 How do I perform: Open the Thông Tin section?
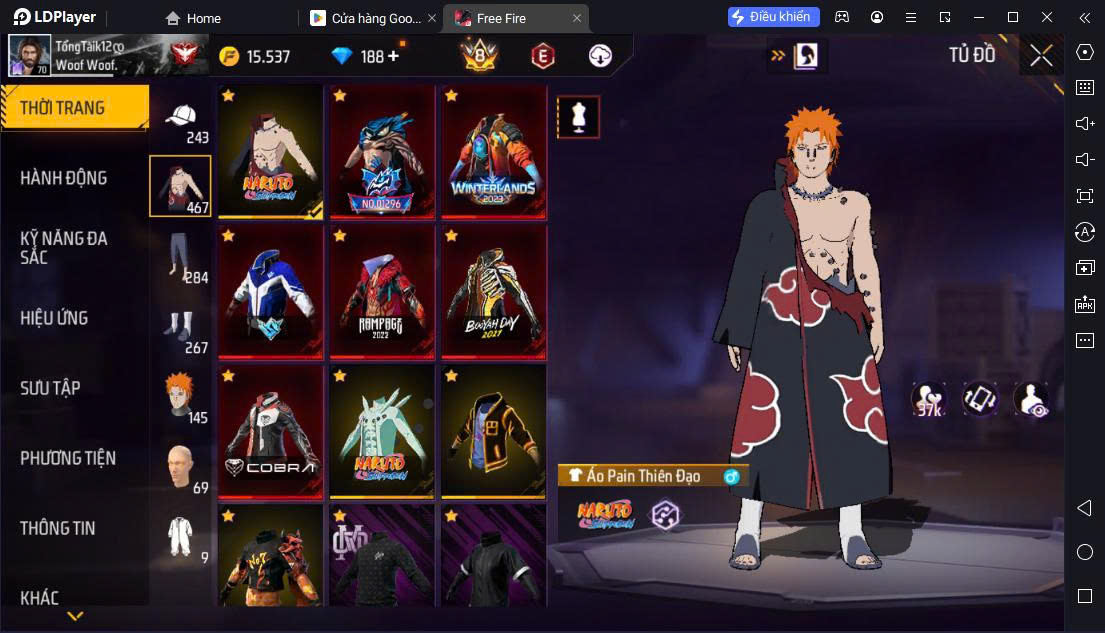pyautogui.click(x=58, y=528)
